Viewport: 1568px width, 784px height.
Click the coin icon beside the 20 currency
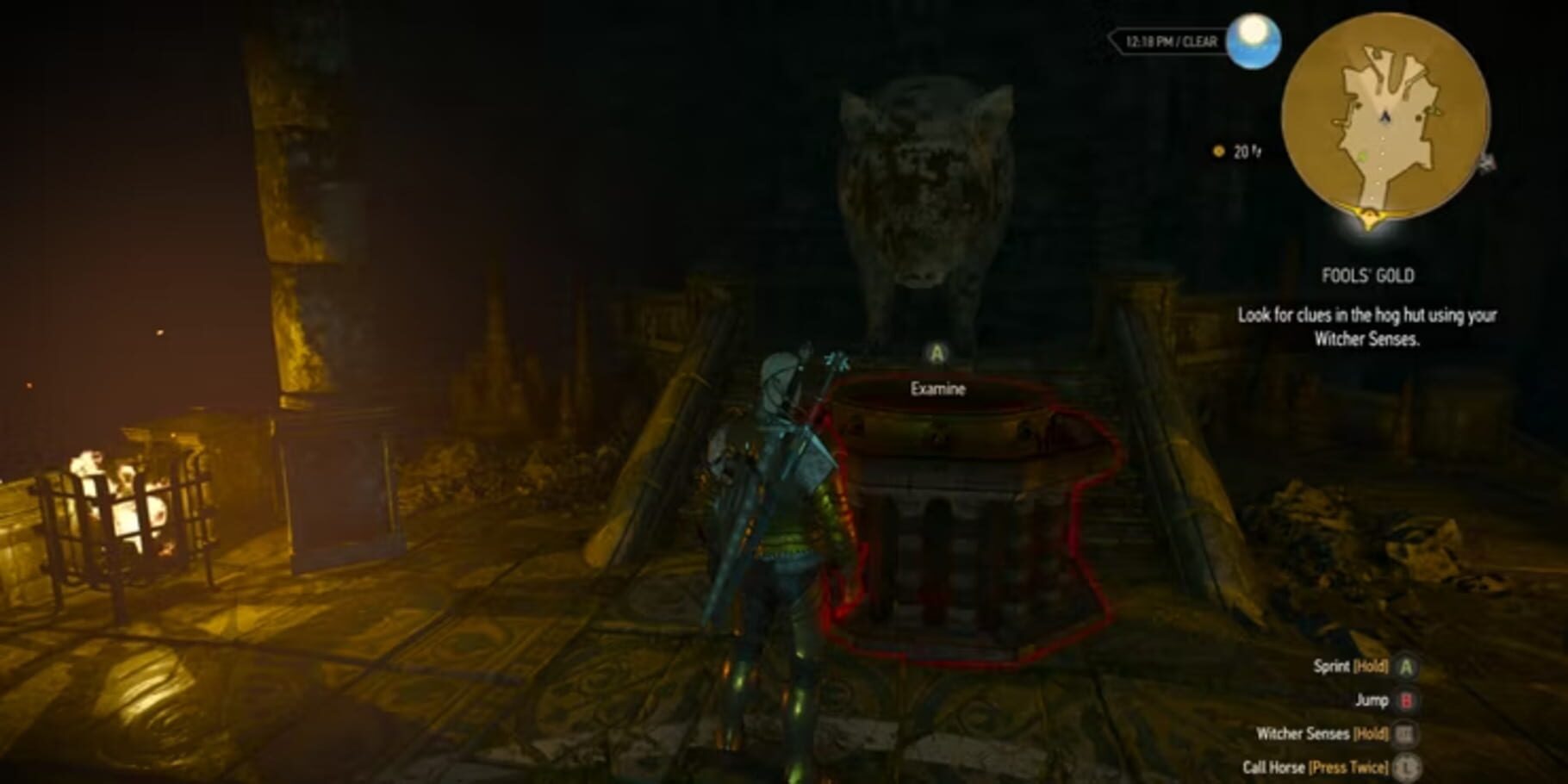click(x=1218, y=151)
